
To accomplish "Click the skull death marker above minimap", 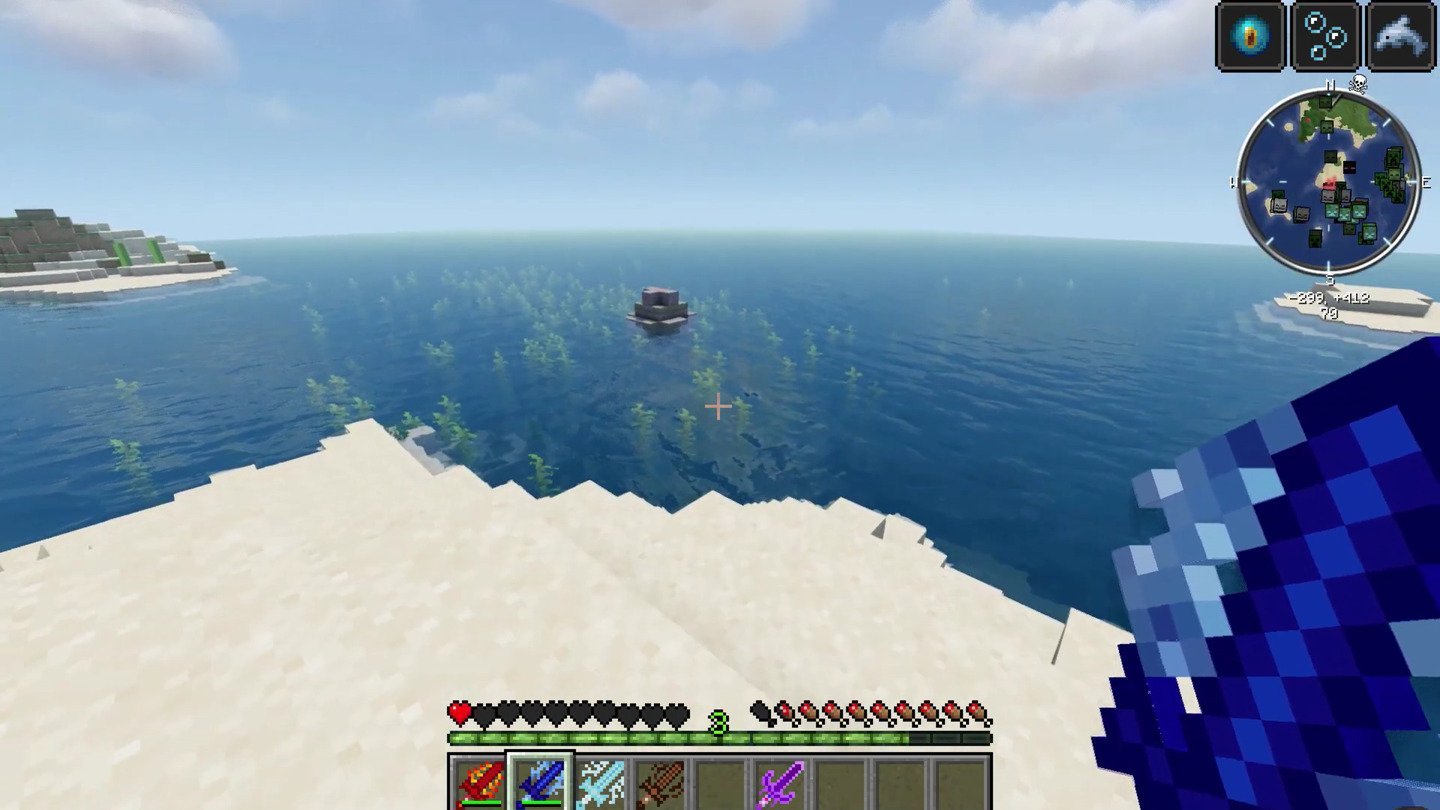I will point(1358,84).
